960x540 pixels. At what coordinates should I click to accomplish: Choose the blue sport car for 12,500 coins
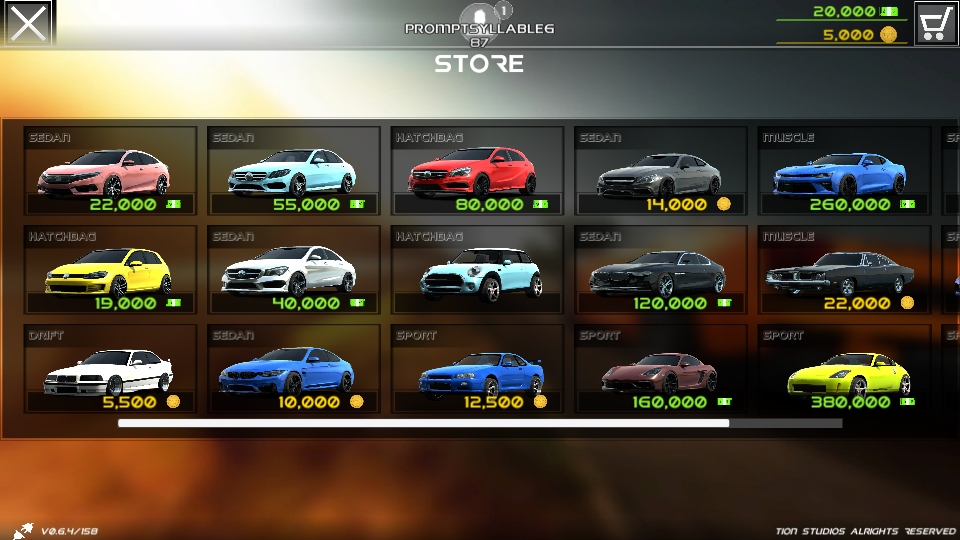click(477, 369)
